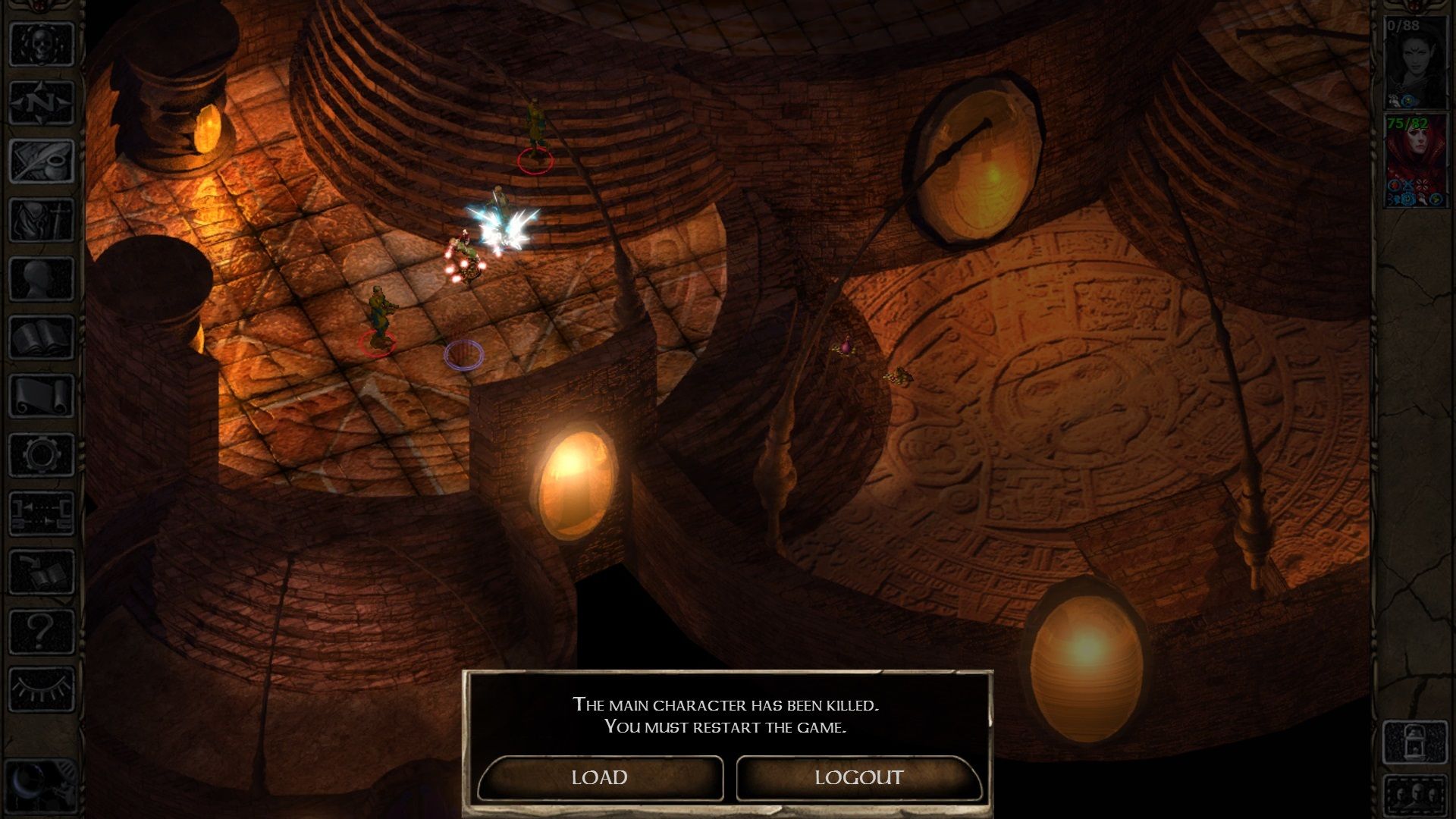Click the multiplayer connection icon
The height and width of the screenshot is (819, 1456).
coord(42,513)
